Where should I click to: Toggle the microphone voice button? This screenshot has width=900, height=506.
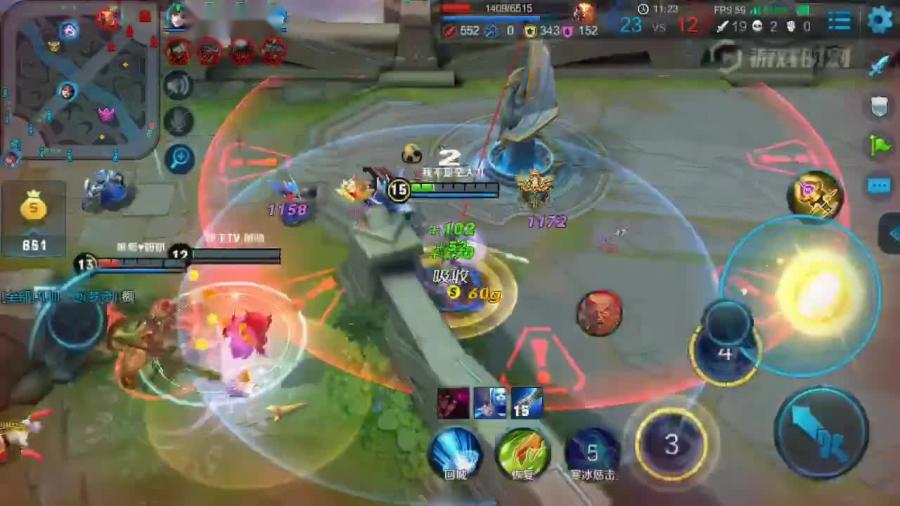[x=179, y=121]
